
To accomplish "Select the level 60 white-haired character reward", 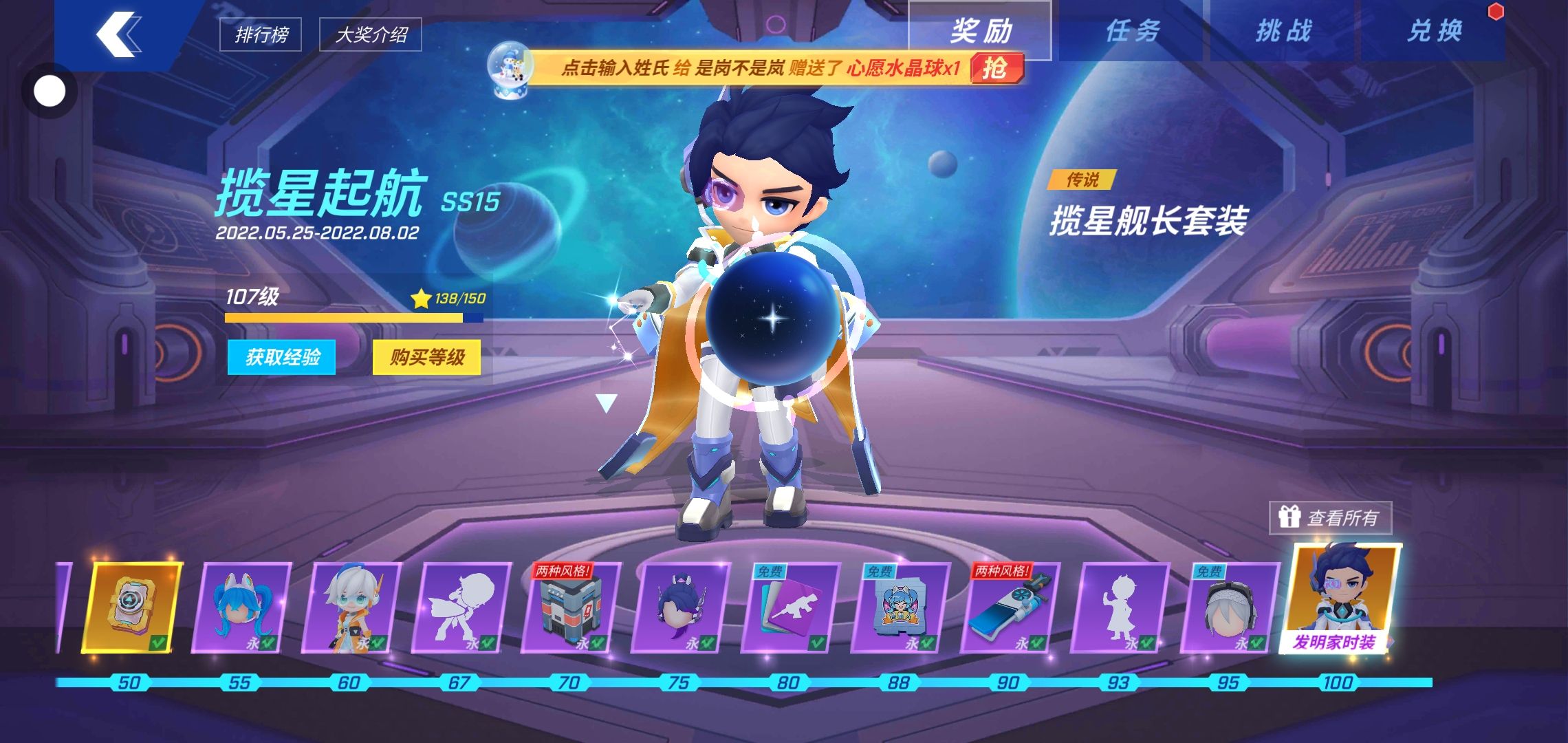I will click(x=351, y=607).
